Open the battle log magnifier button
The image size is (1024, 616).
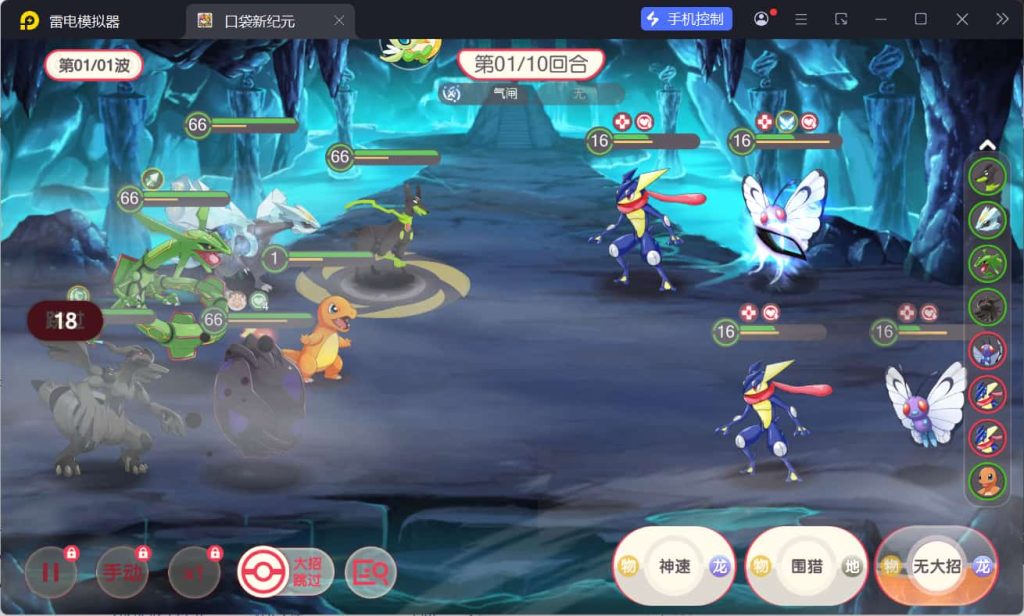pyautogui.click(x=370, y=572)
